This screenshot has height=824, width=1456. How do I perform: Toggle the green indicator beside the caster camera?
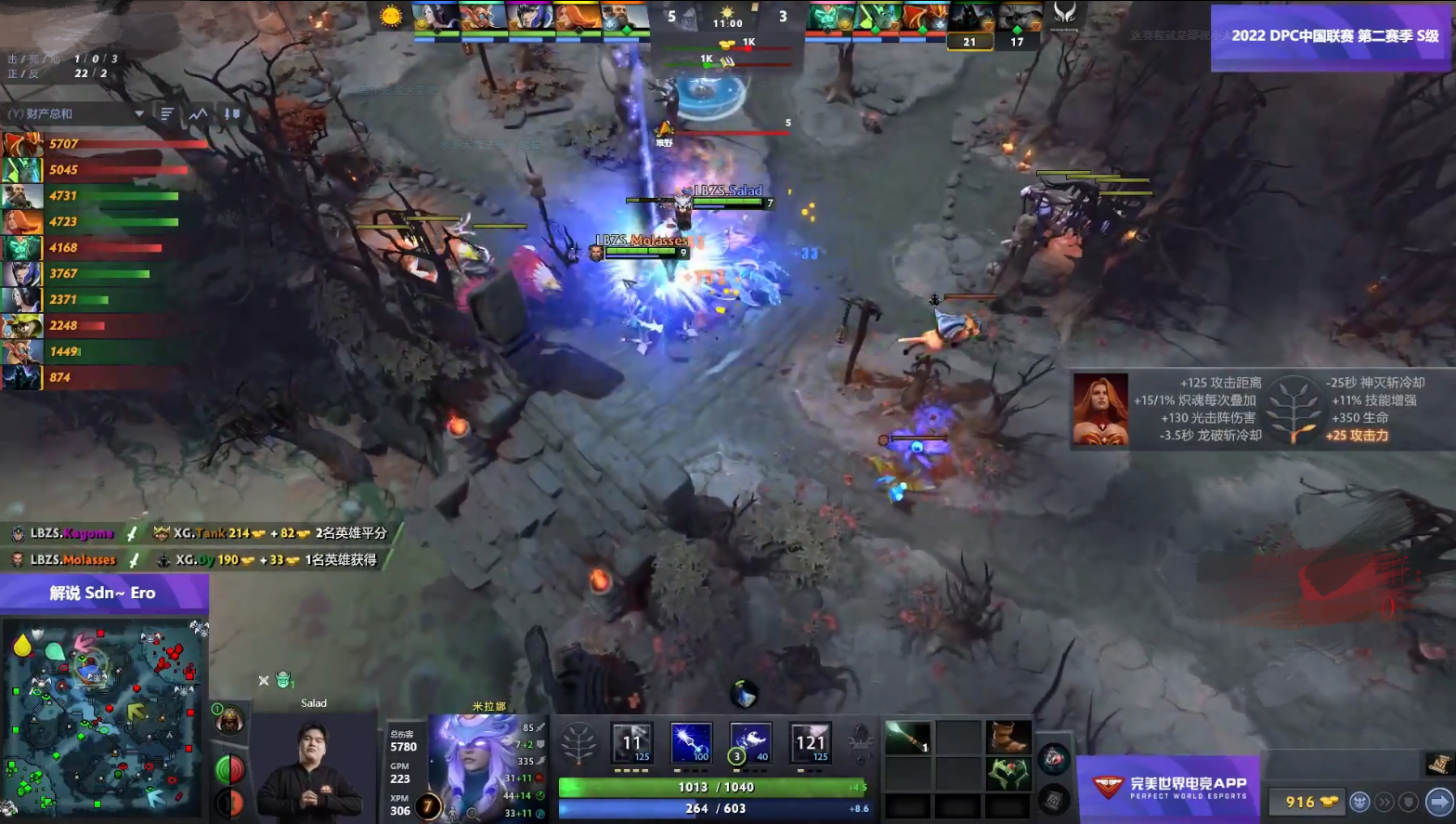click(228, 768)
